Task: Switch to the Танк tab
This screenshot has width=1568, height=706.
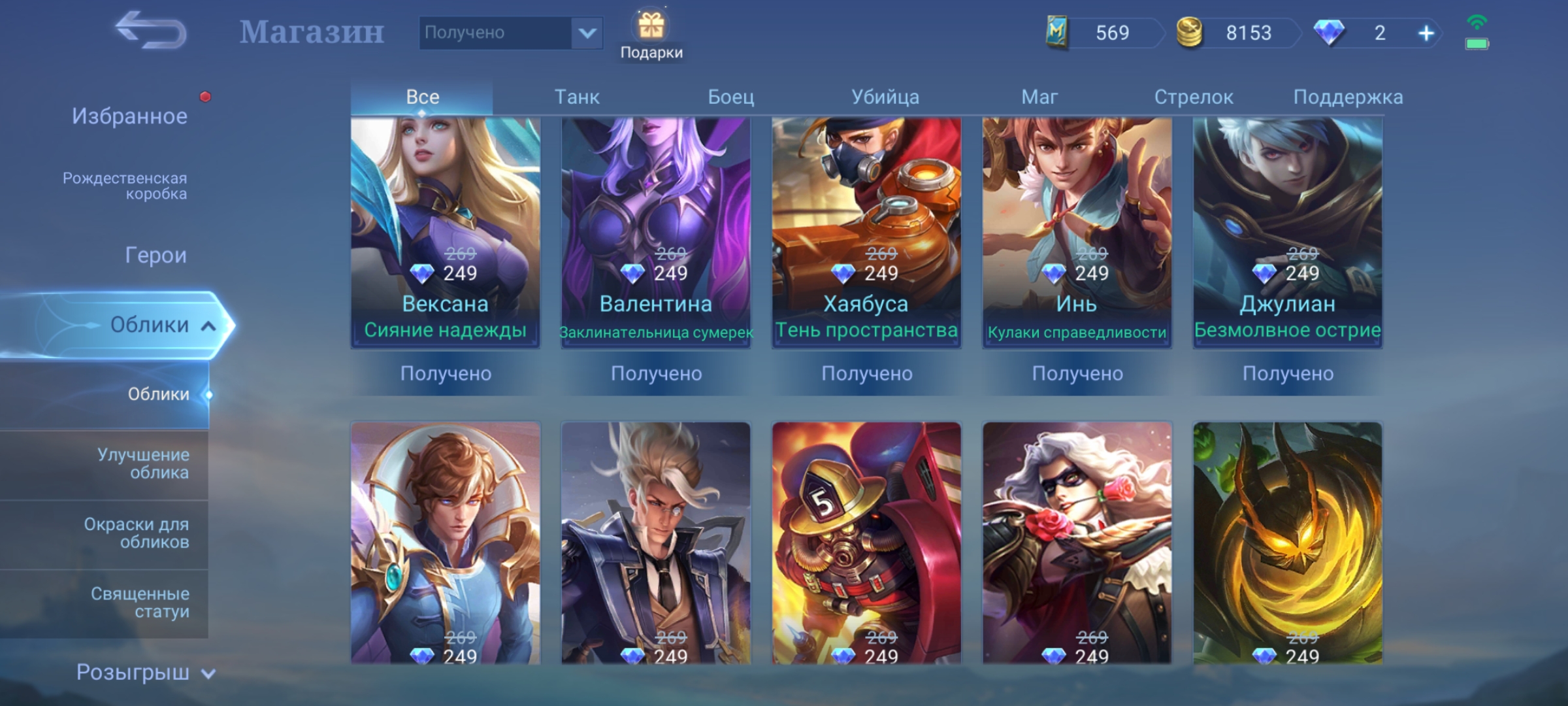Action: pos(576,97)
